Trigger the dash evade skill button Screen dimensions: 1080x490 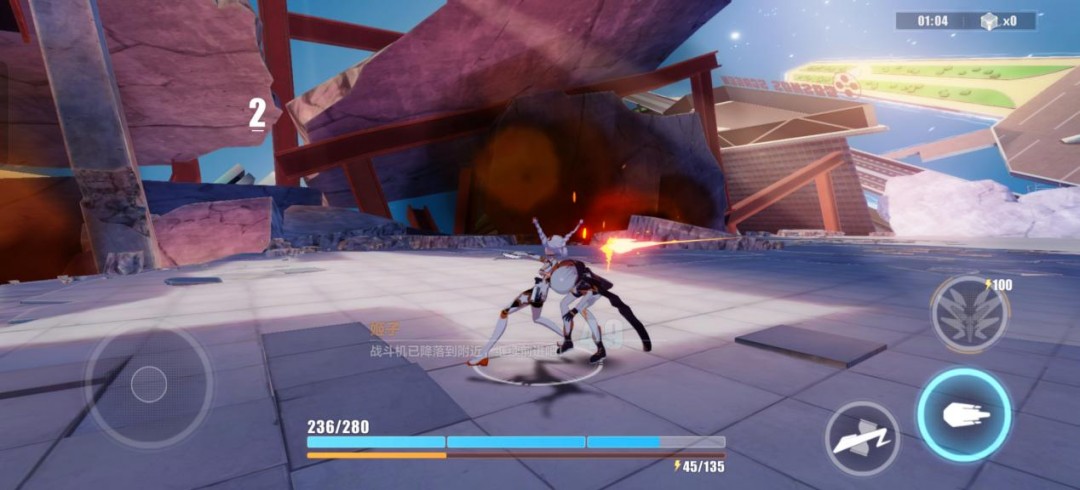point(861,438)
